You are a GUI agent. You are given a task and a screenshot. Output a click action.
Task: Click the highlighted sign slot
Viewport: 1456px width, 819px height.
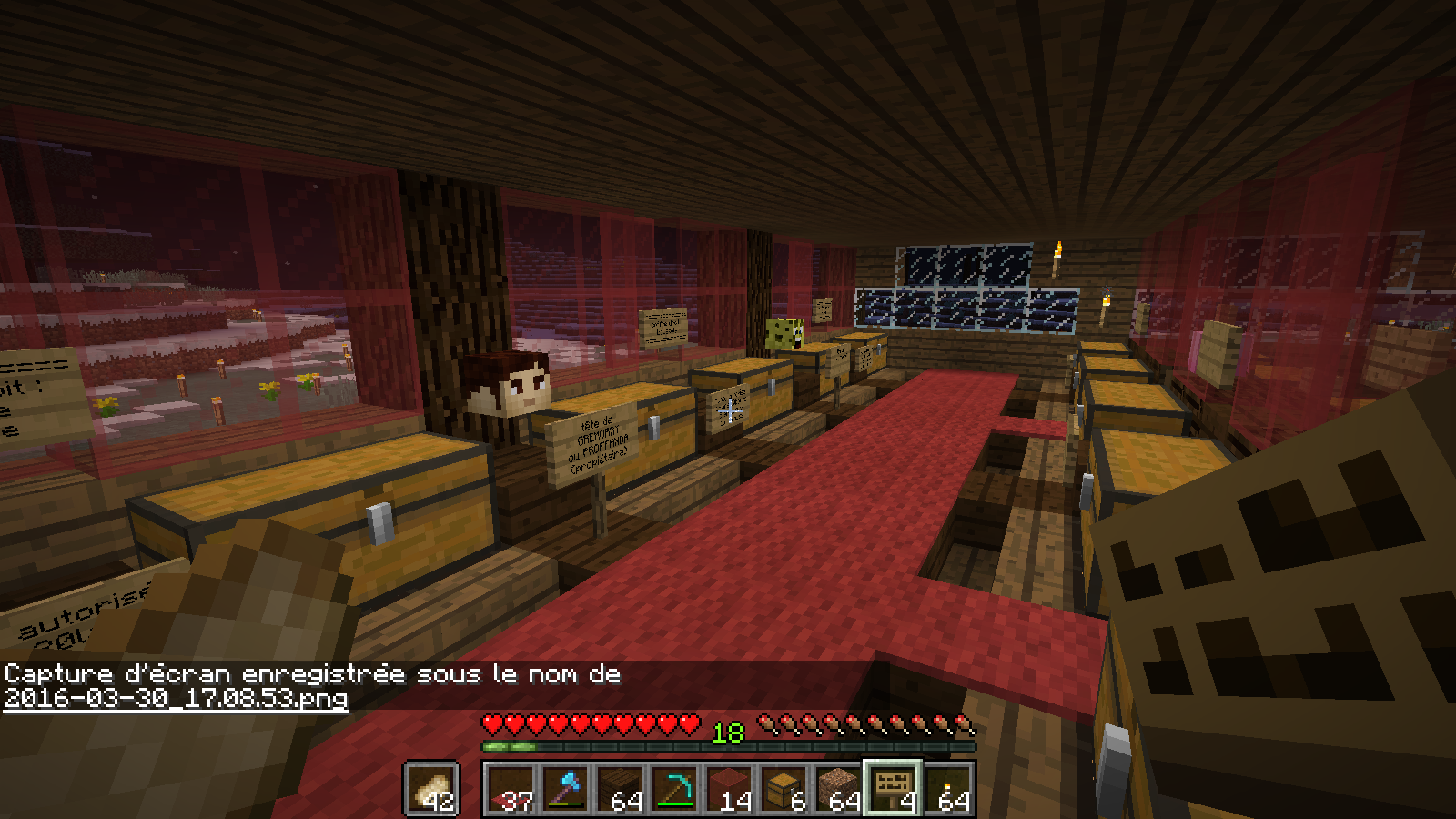pos(893,787)
